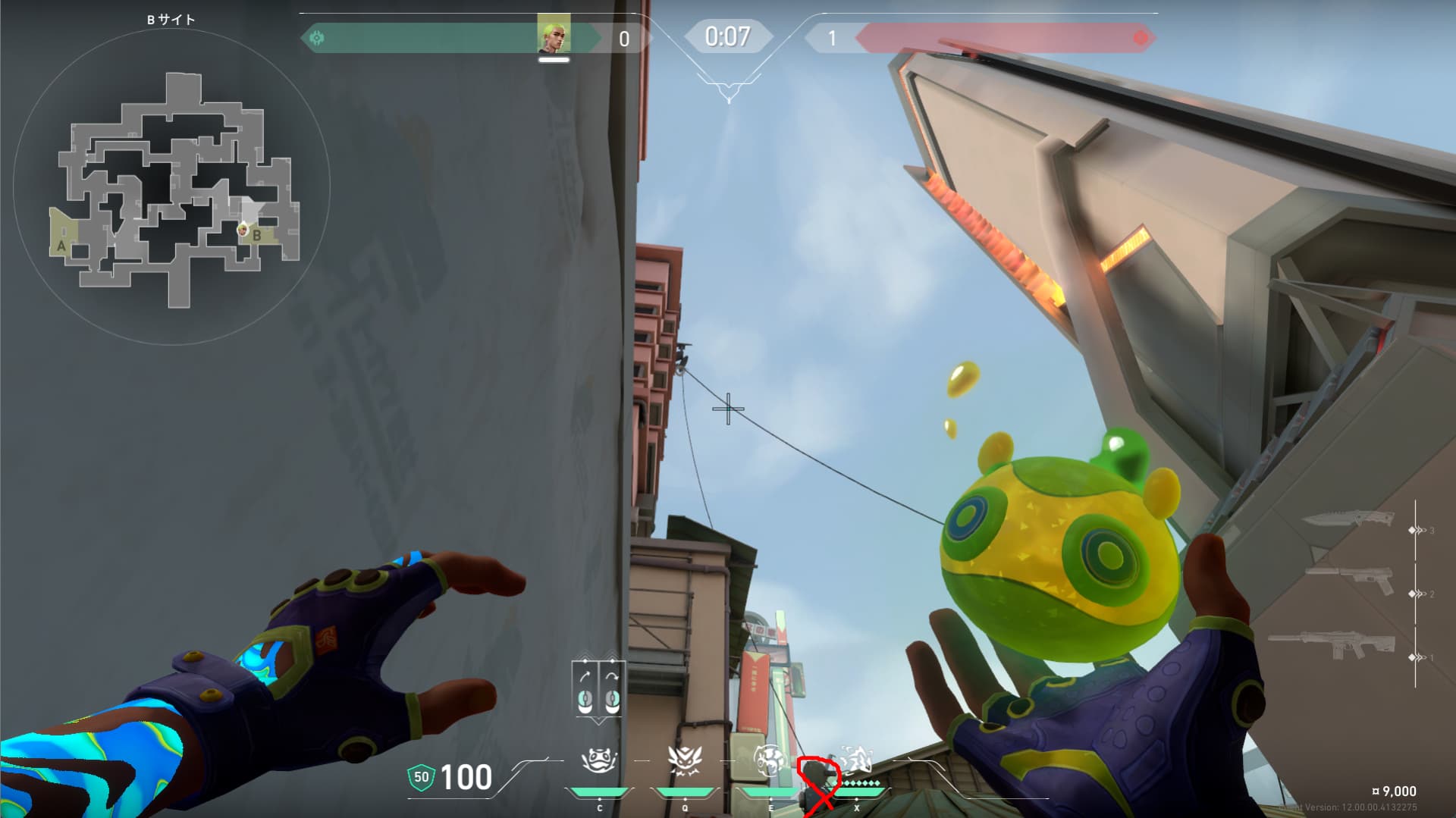Select the rifle in weapon list
Viewport: 1456px width, 818px height.
(1332, 646)
